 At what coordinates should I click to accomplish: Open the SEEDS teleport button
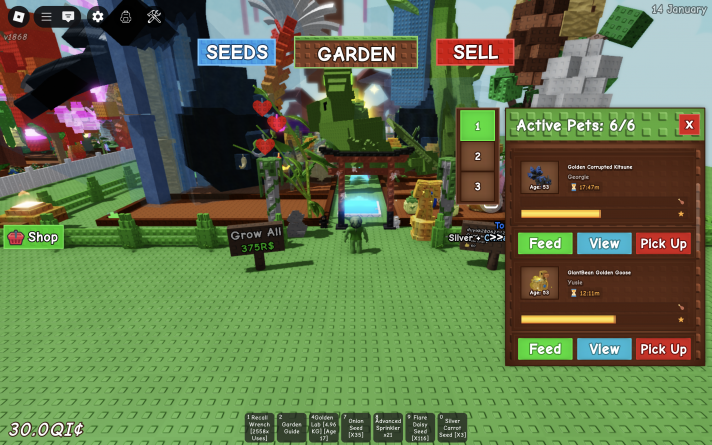[236, 52]
